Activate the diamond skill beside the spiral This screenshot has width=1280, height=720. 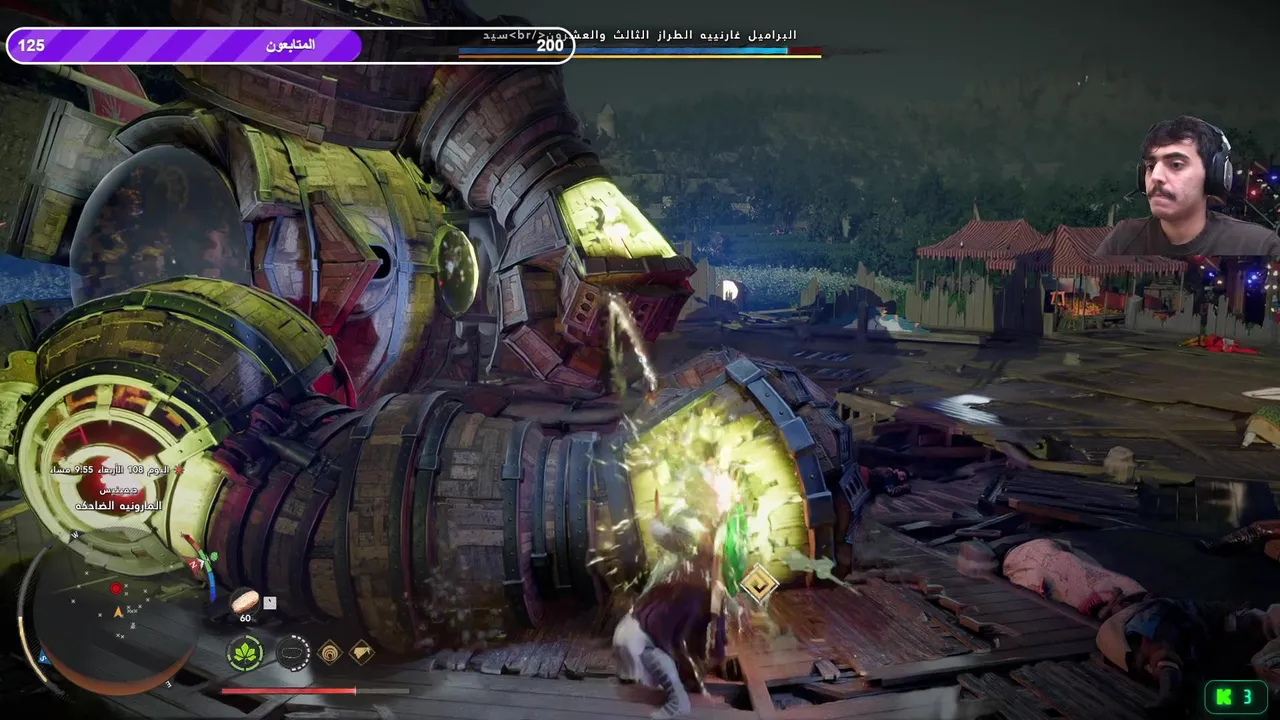click(x=361, y=653)
